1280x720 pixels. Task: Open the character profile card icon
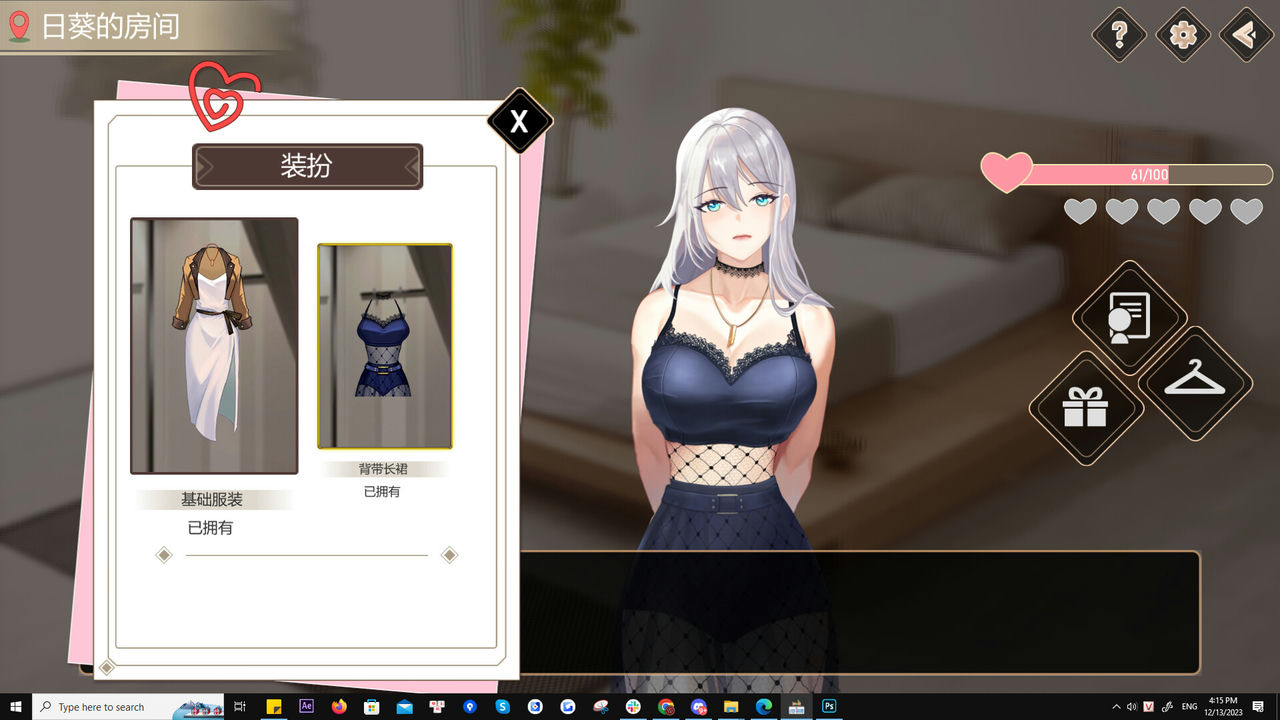point(1130,318)
